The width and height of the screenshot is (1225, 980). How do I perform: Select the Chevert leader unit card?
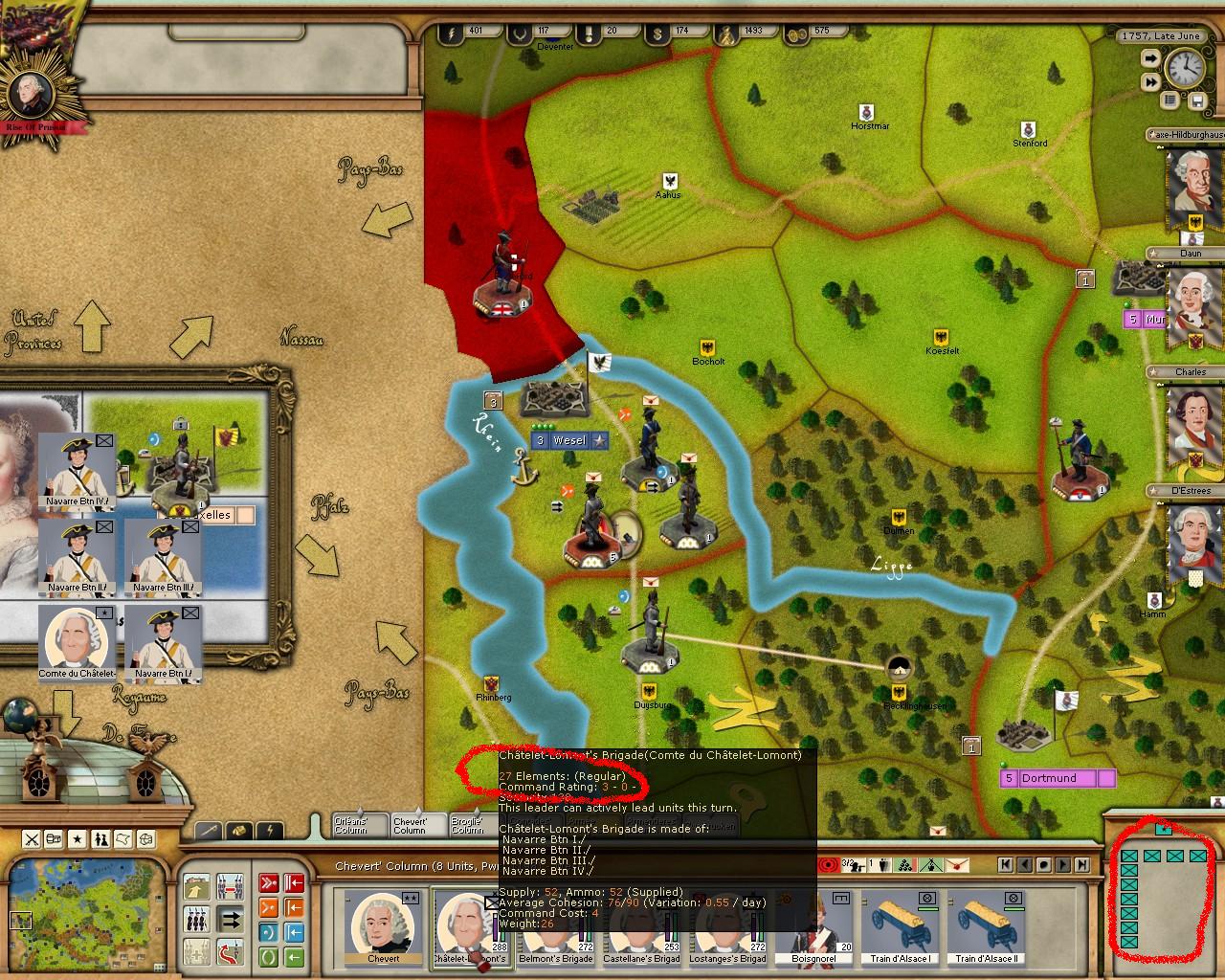click(383, 927)
